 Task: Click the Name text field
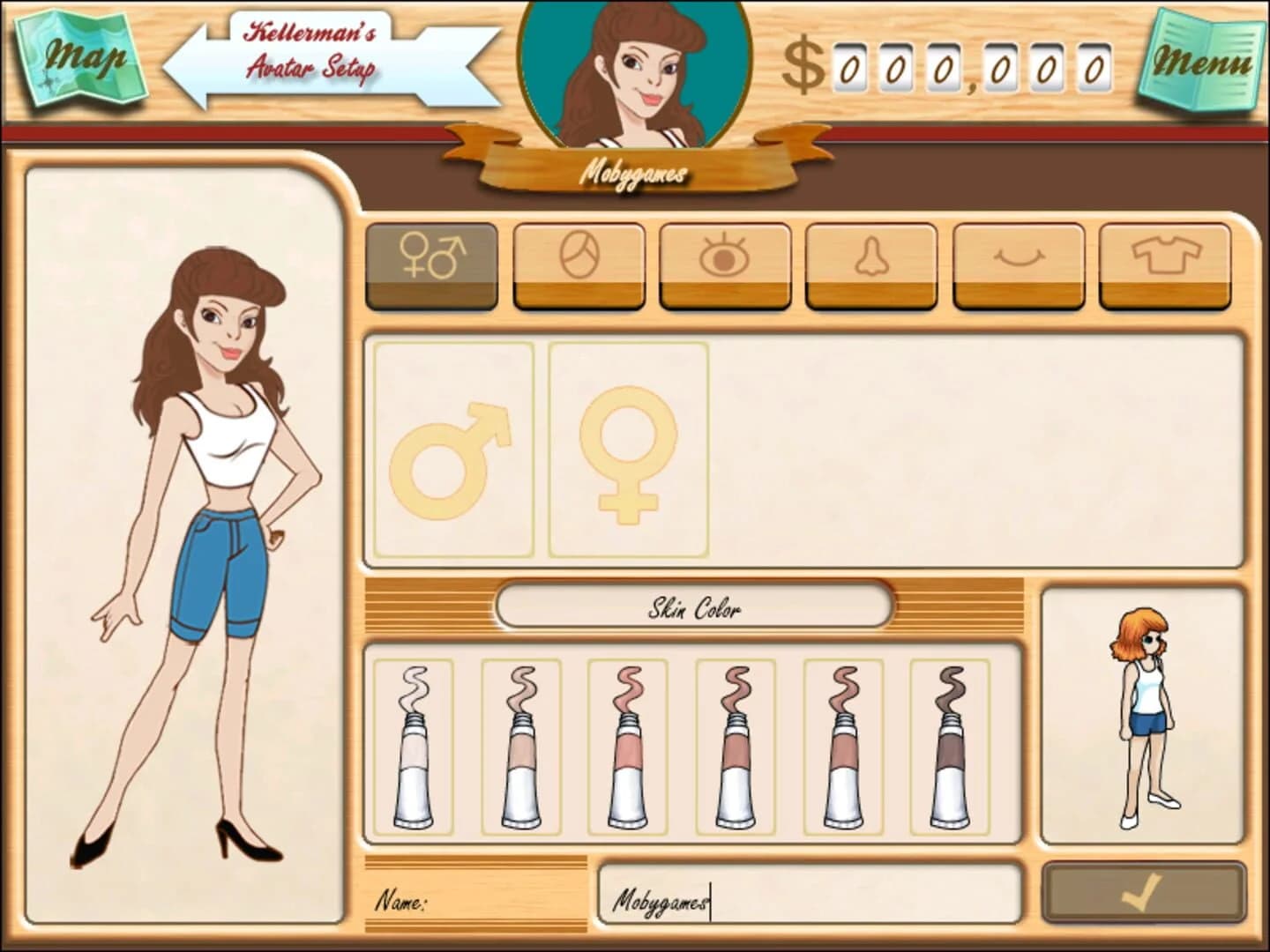[x=810, y=901]
